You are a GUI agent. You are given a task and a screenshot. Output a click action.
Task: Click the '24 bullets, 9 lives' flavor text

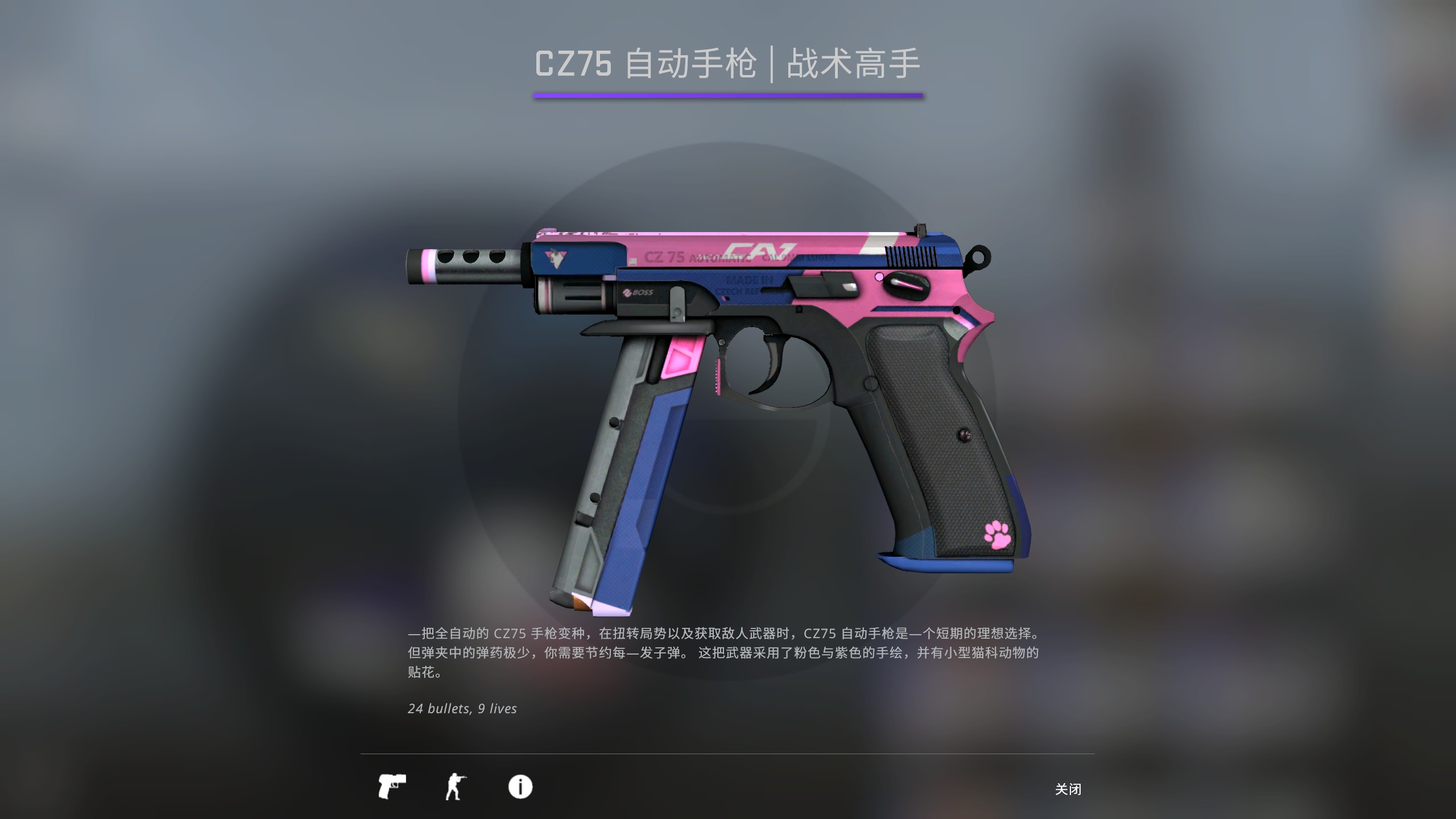pyautogui.click(x=461, y=708)
